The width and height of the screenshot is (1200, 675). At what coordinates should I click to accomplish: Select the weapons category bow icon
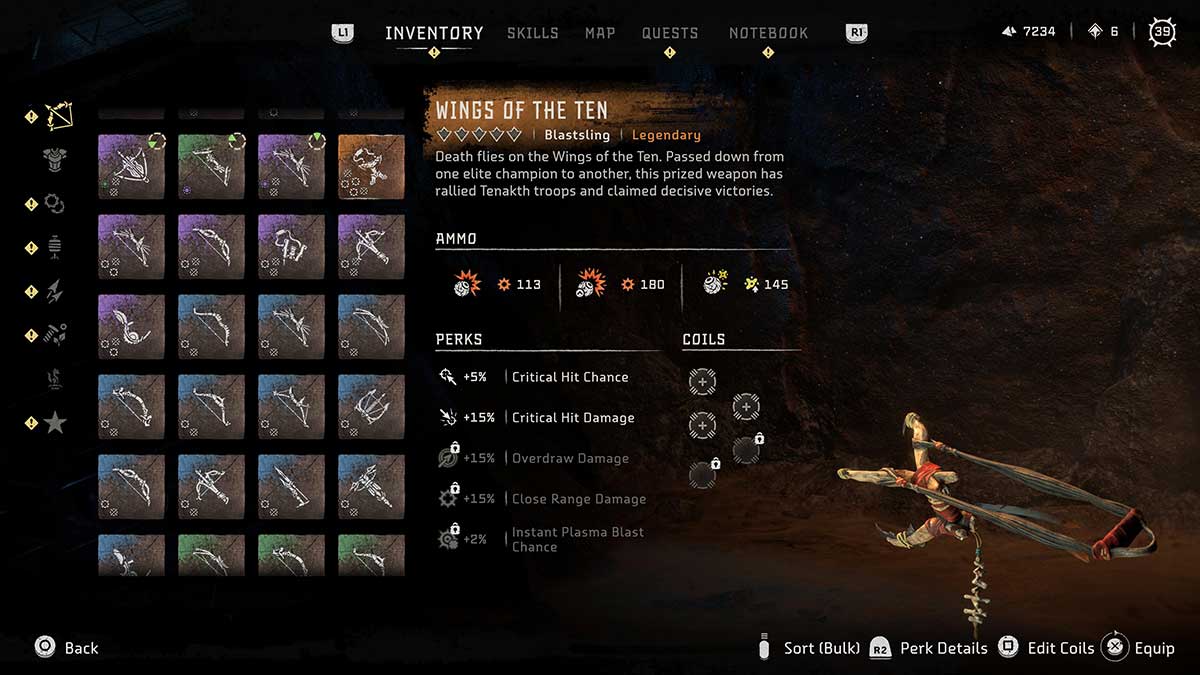57,116
